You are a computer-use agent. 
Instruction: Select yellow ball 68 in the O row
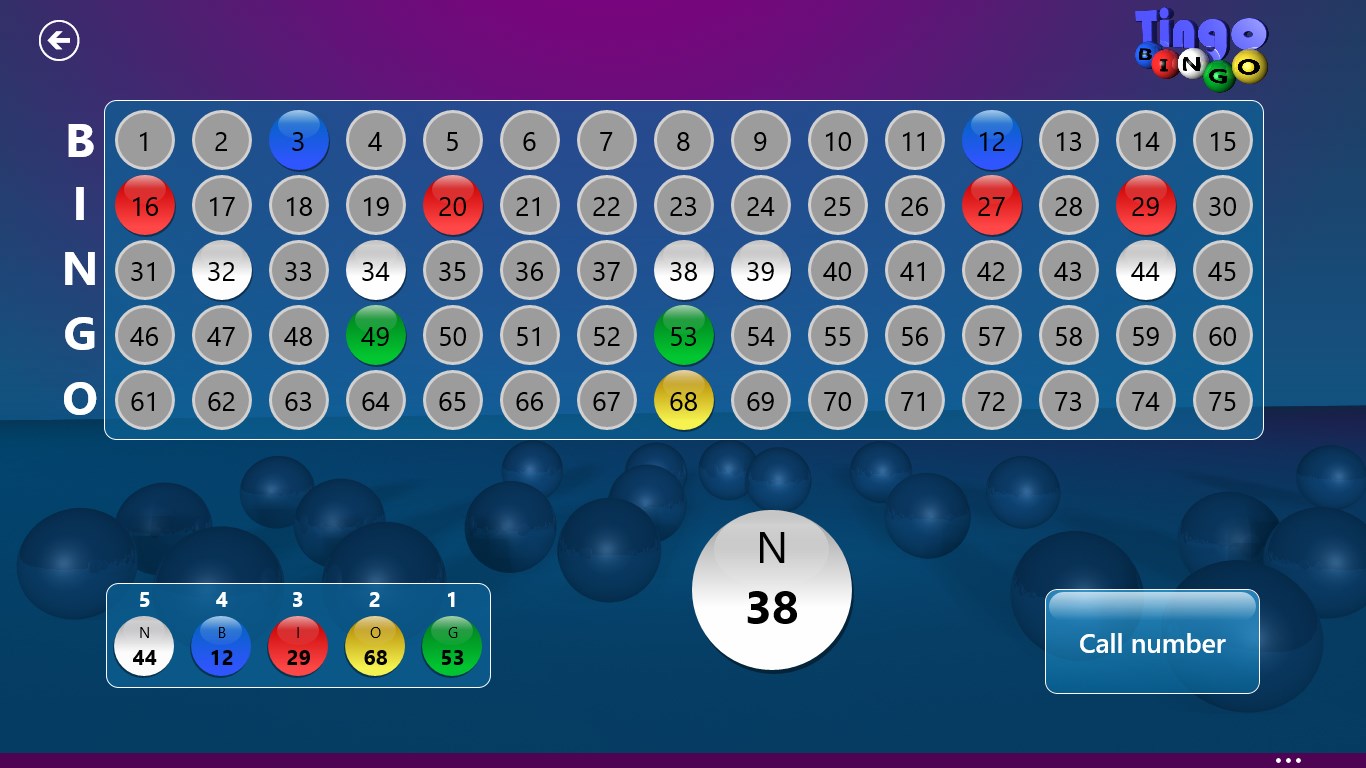(684, 401)
